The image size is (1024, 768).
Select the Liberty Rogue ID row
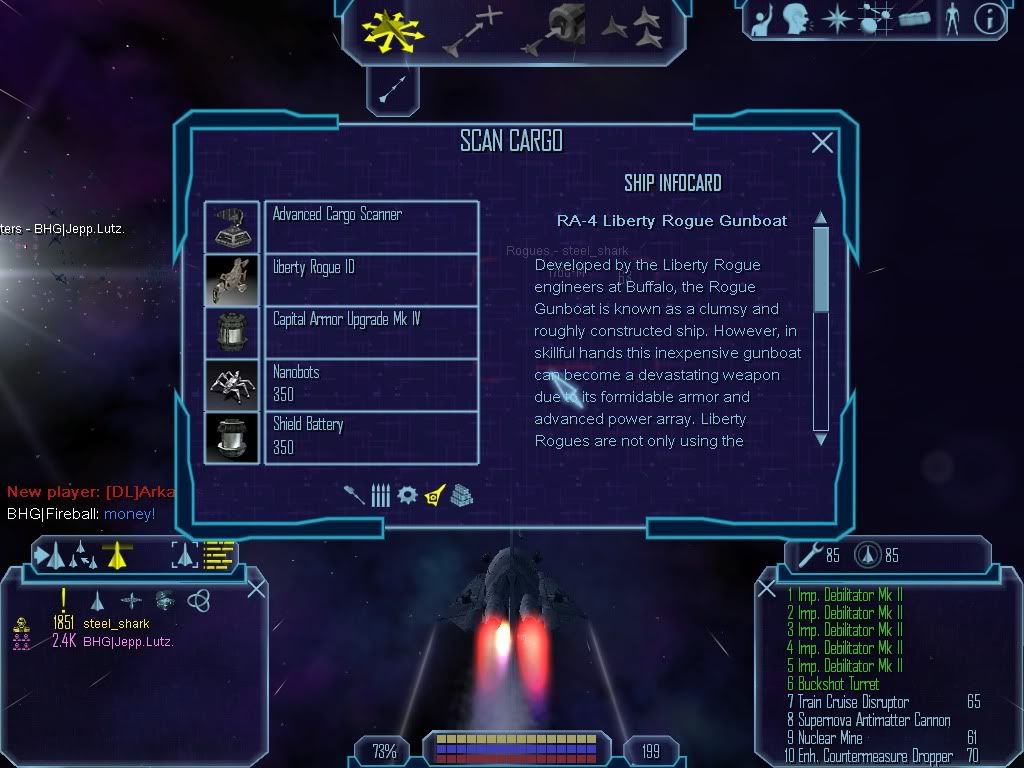click(341, 280)
